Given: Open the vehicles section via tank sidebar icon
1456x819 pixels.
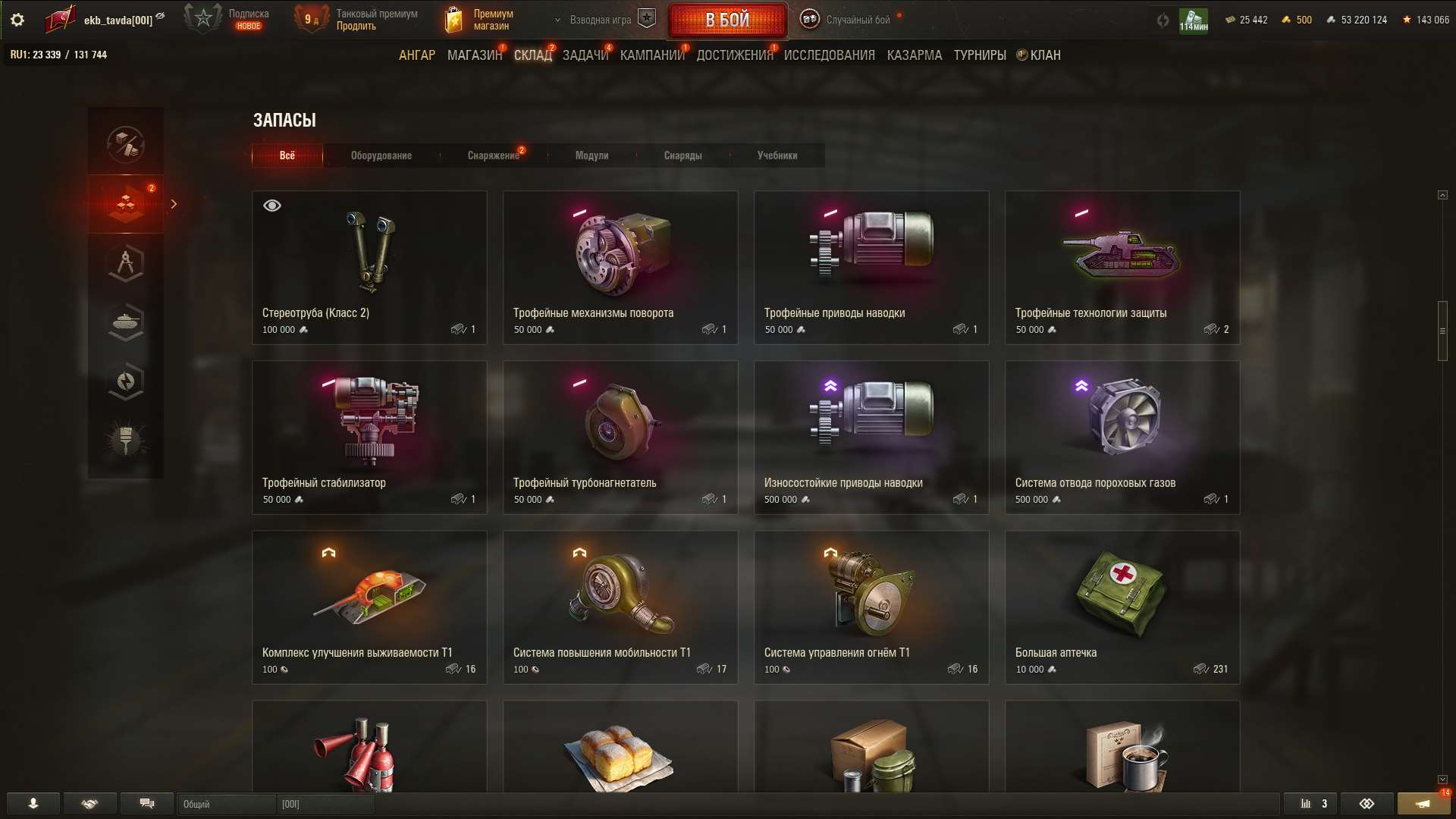Looking at the screenshot, I should [x=125, y=322].
